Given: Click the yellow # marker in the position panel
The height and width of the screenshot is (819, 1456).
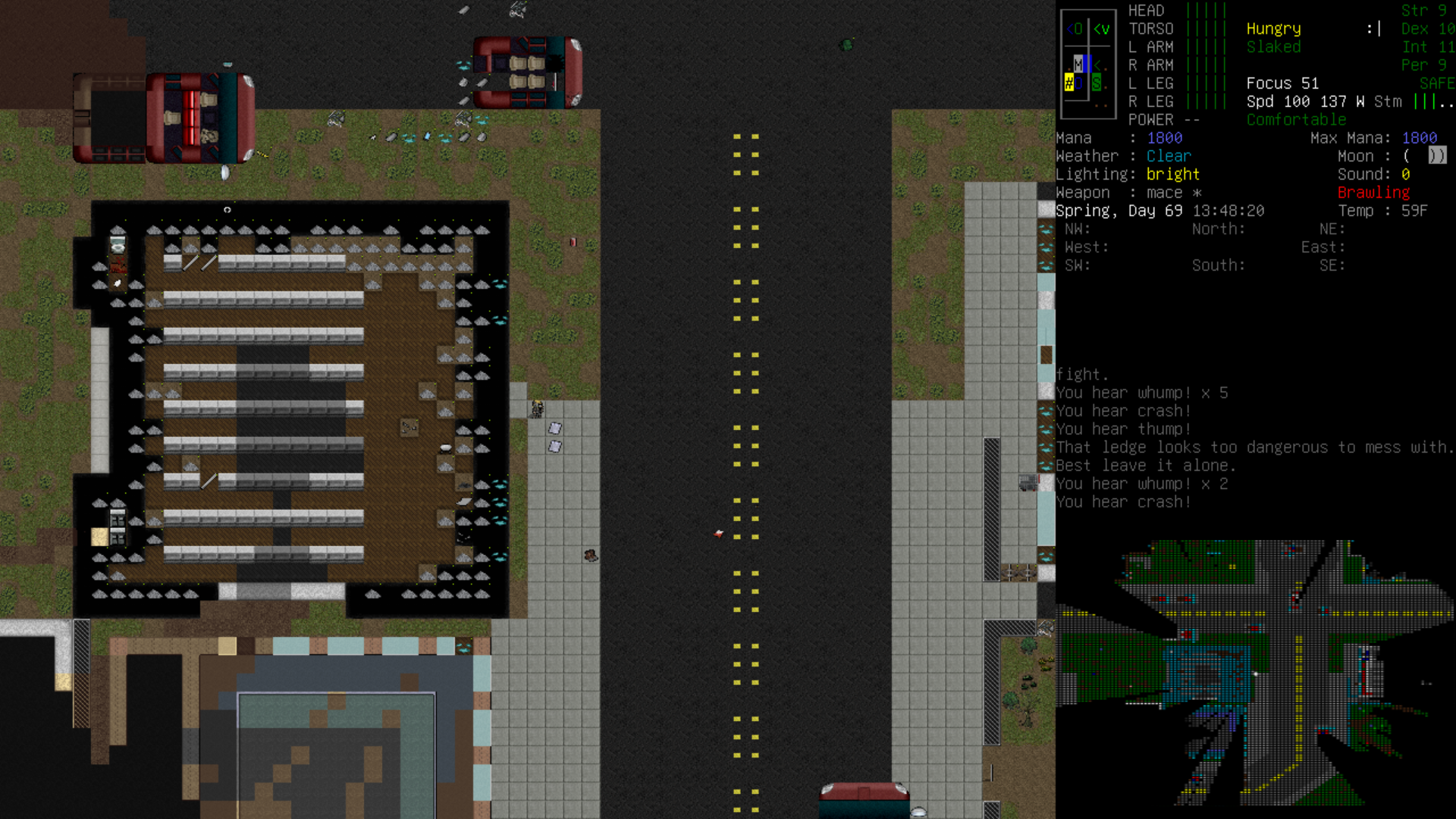Looking at the screenshot, I should [1069, 83].
